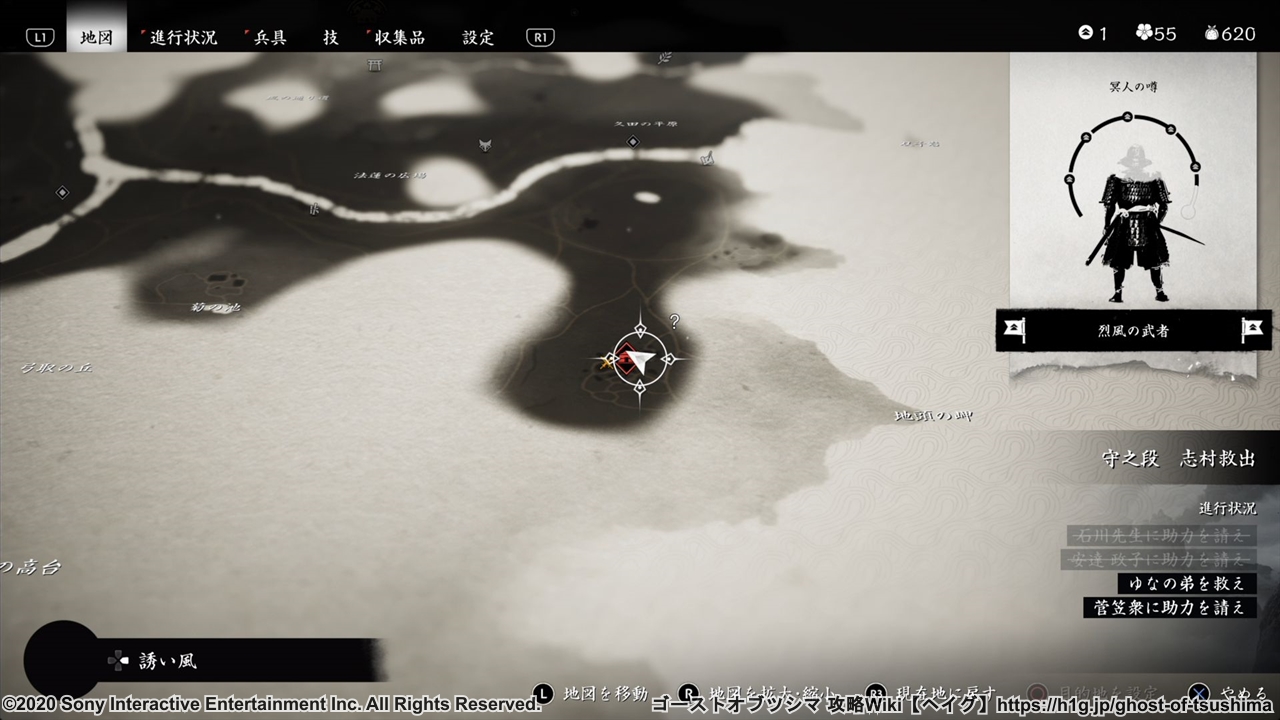Select the question mark map marker
Screen dimensions: 1280x720
coord(675,321)
